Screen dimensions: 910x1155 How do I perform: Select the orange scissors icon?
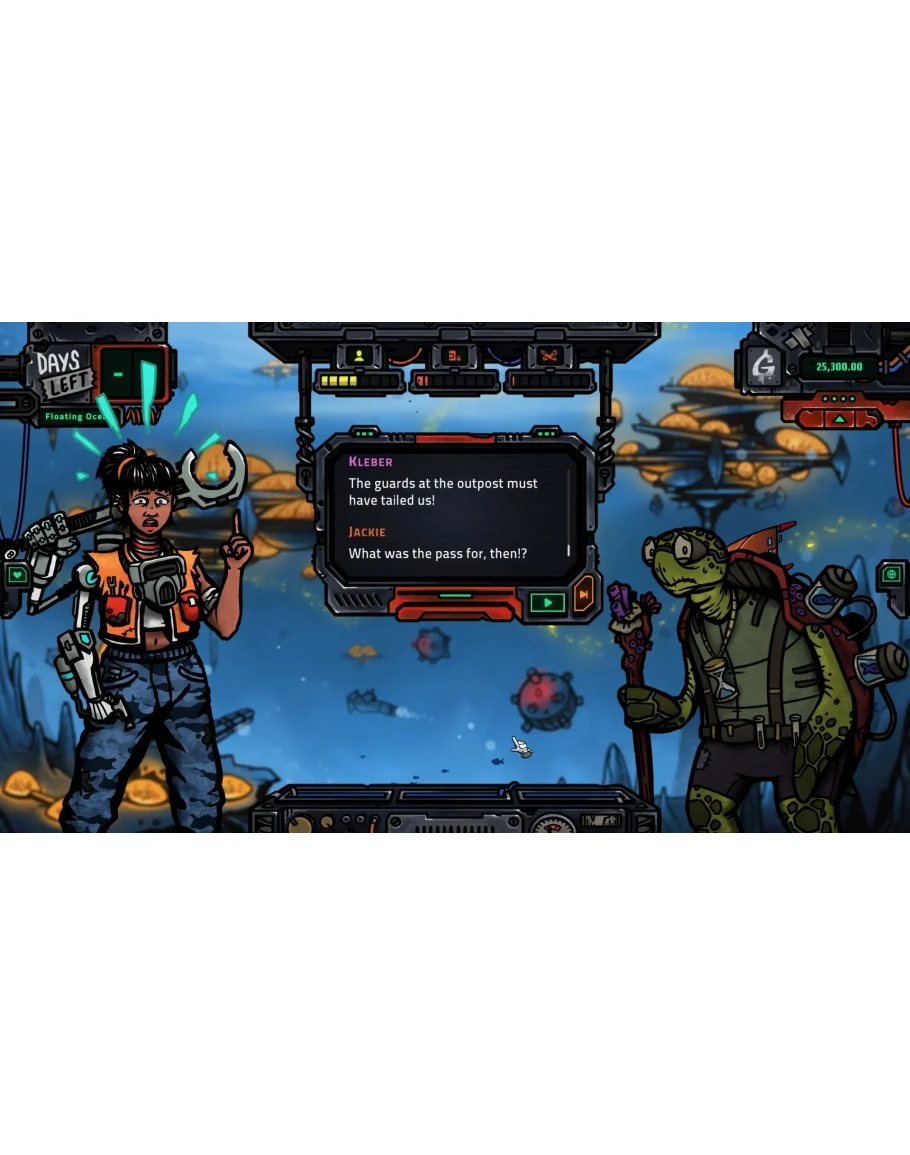(549, 355)
